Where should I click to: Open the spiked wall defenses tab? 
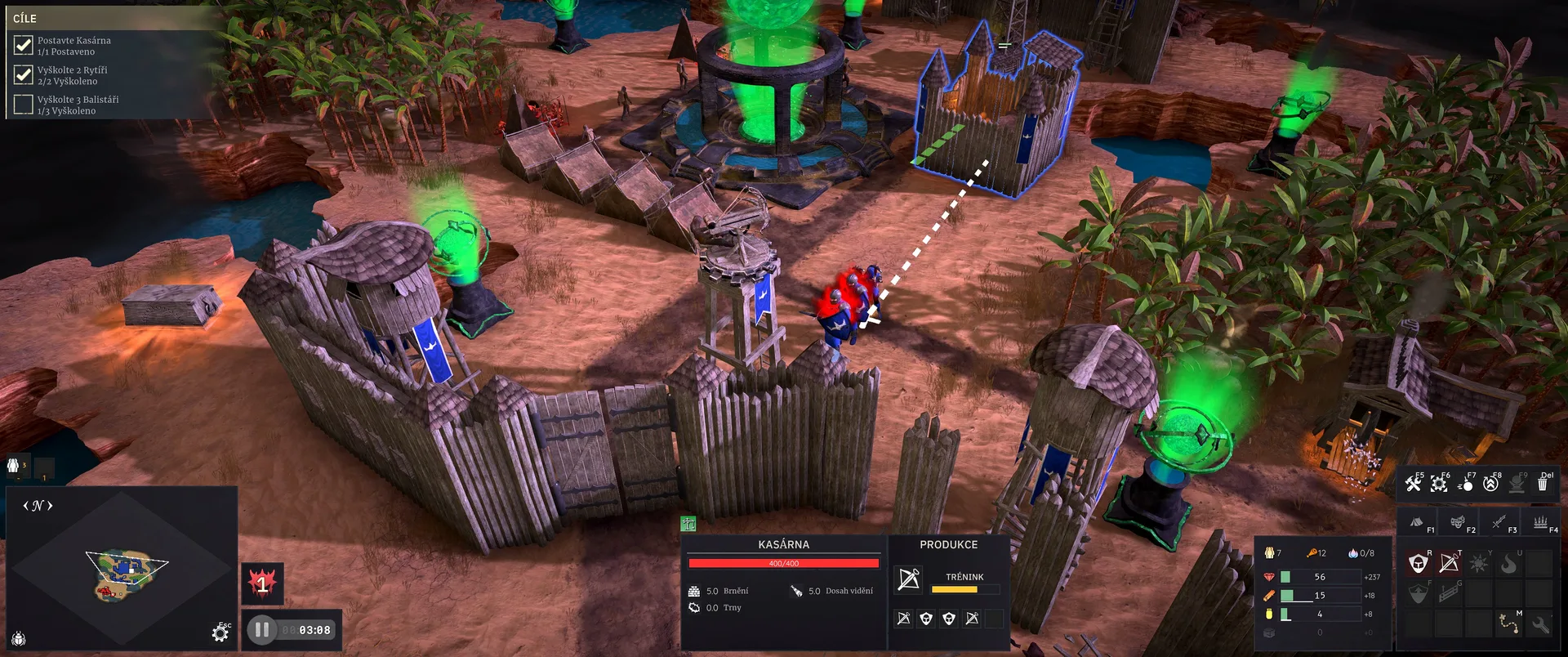(1540, 522)
